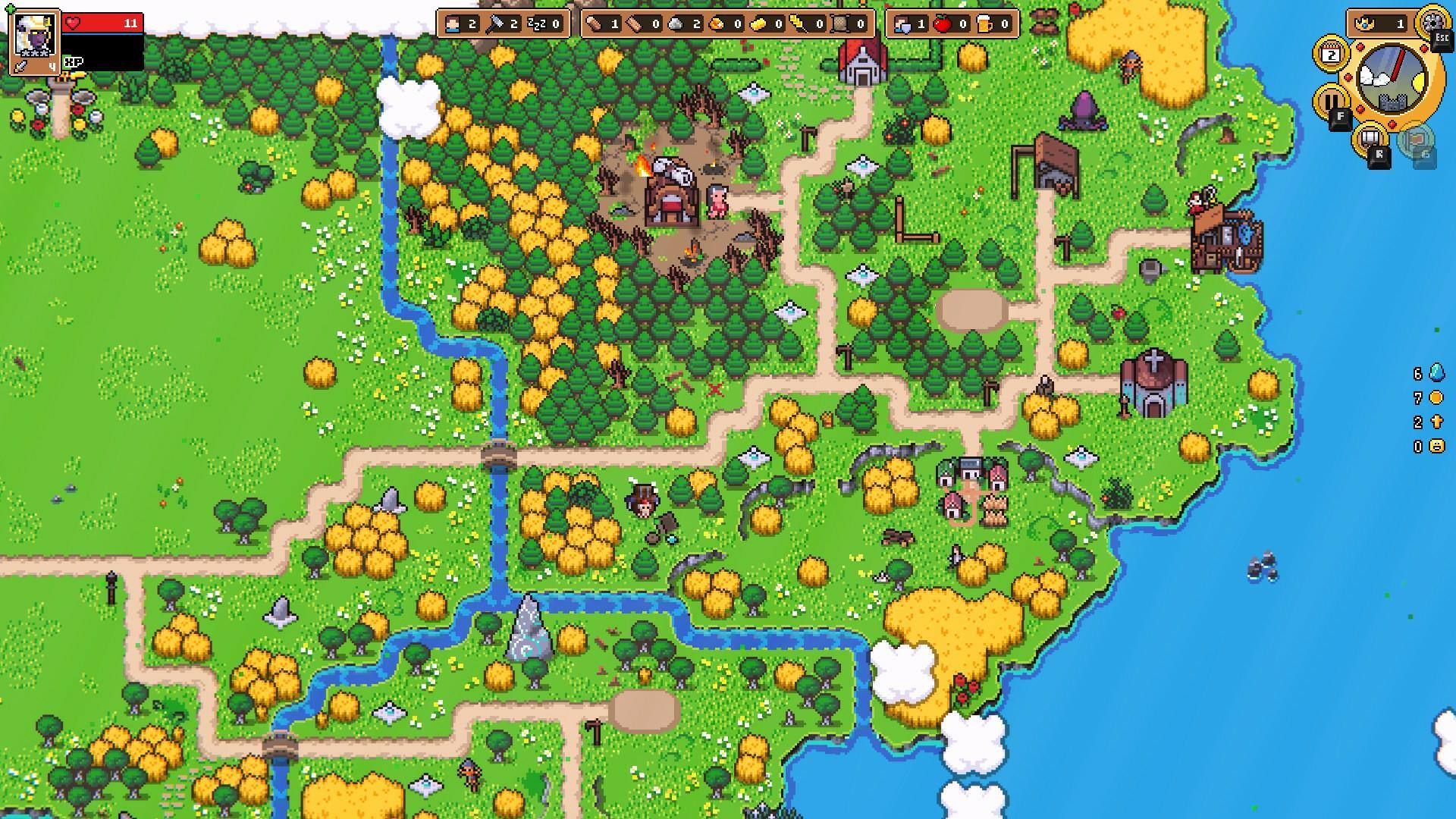1456x819 pixels.
Task: Click the wheat resource icon
Action: (x=797, y=24)
